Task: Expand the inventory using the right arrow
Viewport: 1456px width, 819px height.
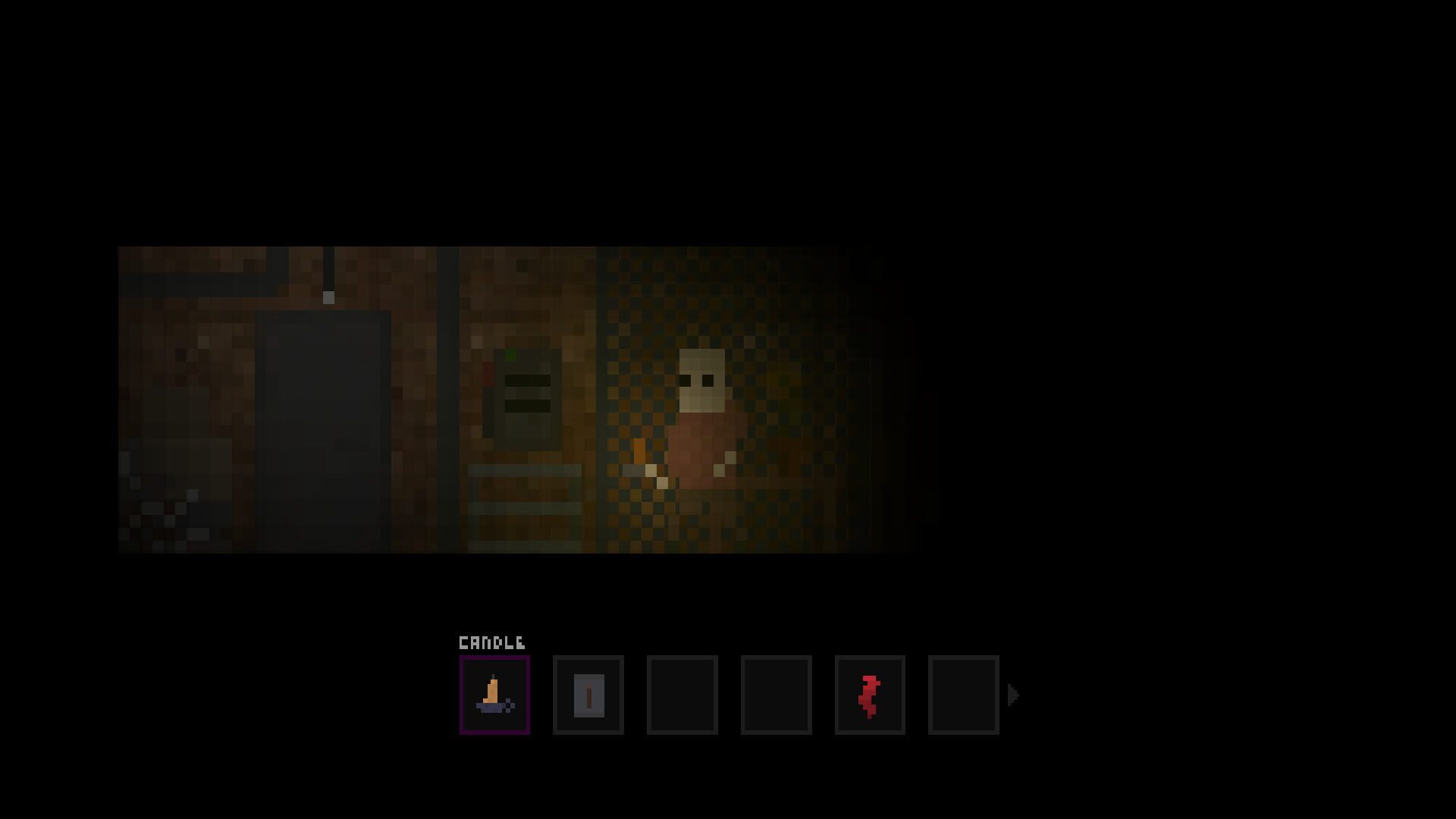Action: point(1014,692)
